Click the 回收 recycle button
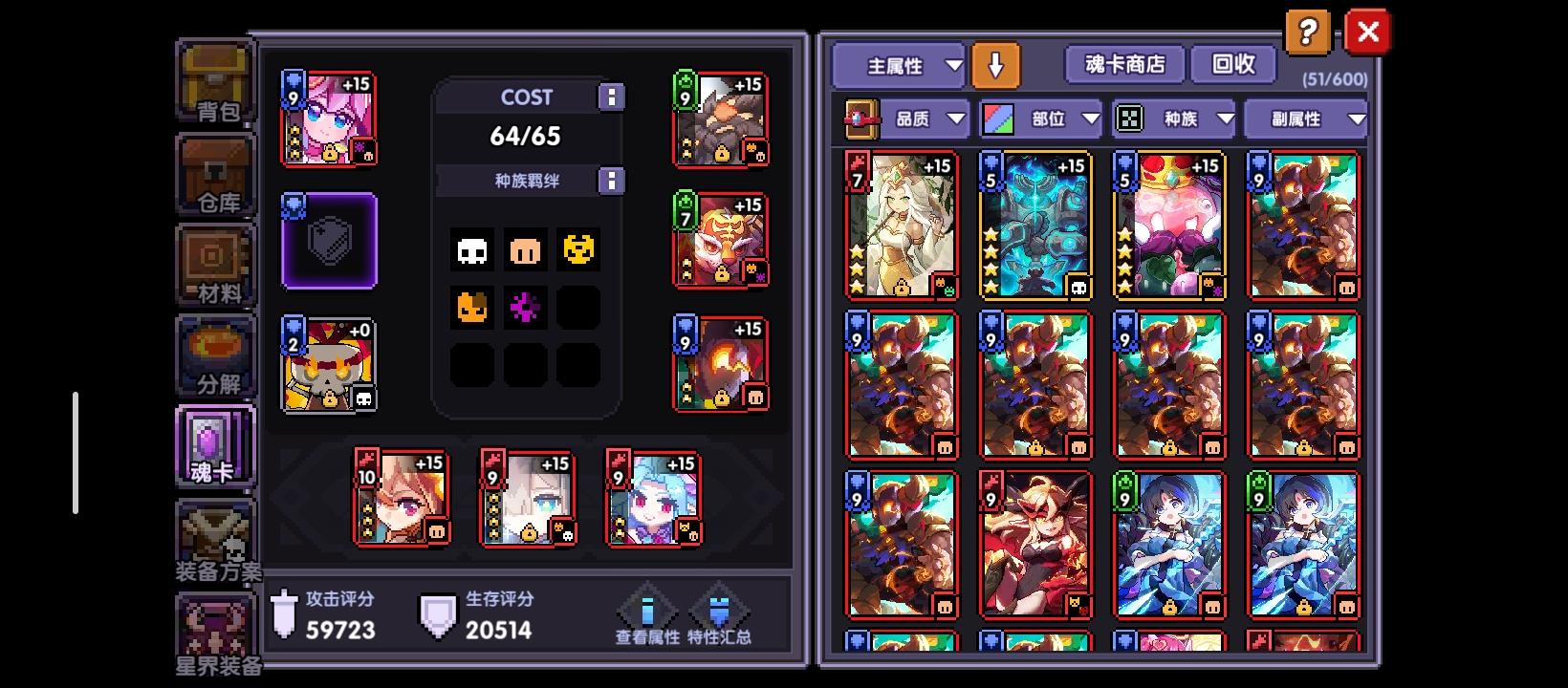Screen dimensions: 1568x688 click(x=1233, y=65)
